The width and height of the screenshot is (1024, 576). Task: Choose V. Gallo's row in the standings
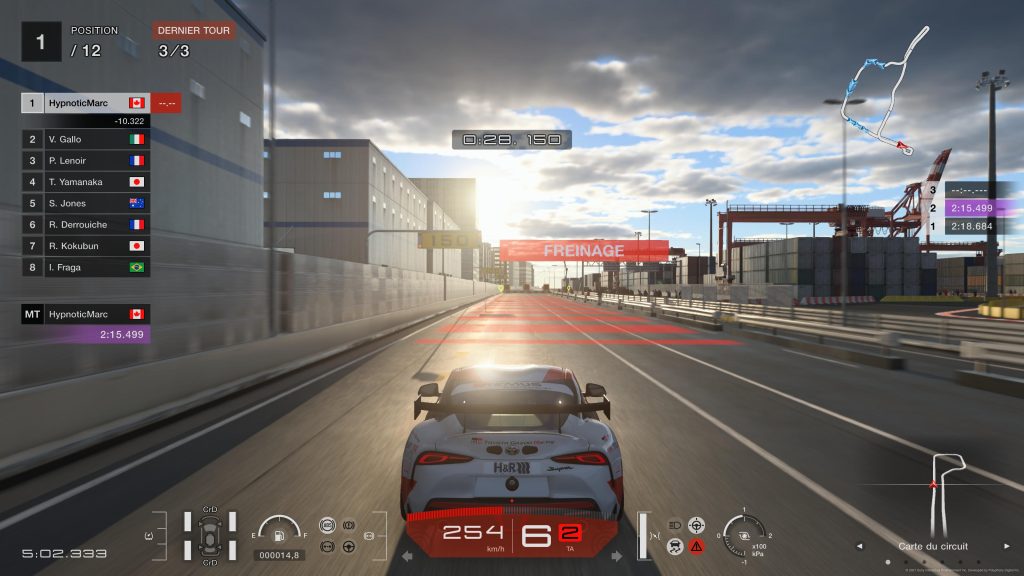(x=86, y=139)
